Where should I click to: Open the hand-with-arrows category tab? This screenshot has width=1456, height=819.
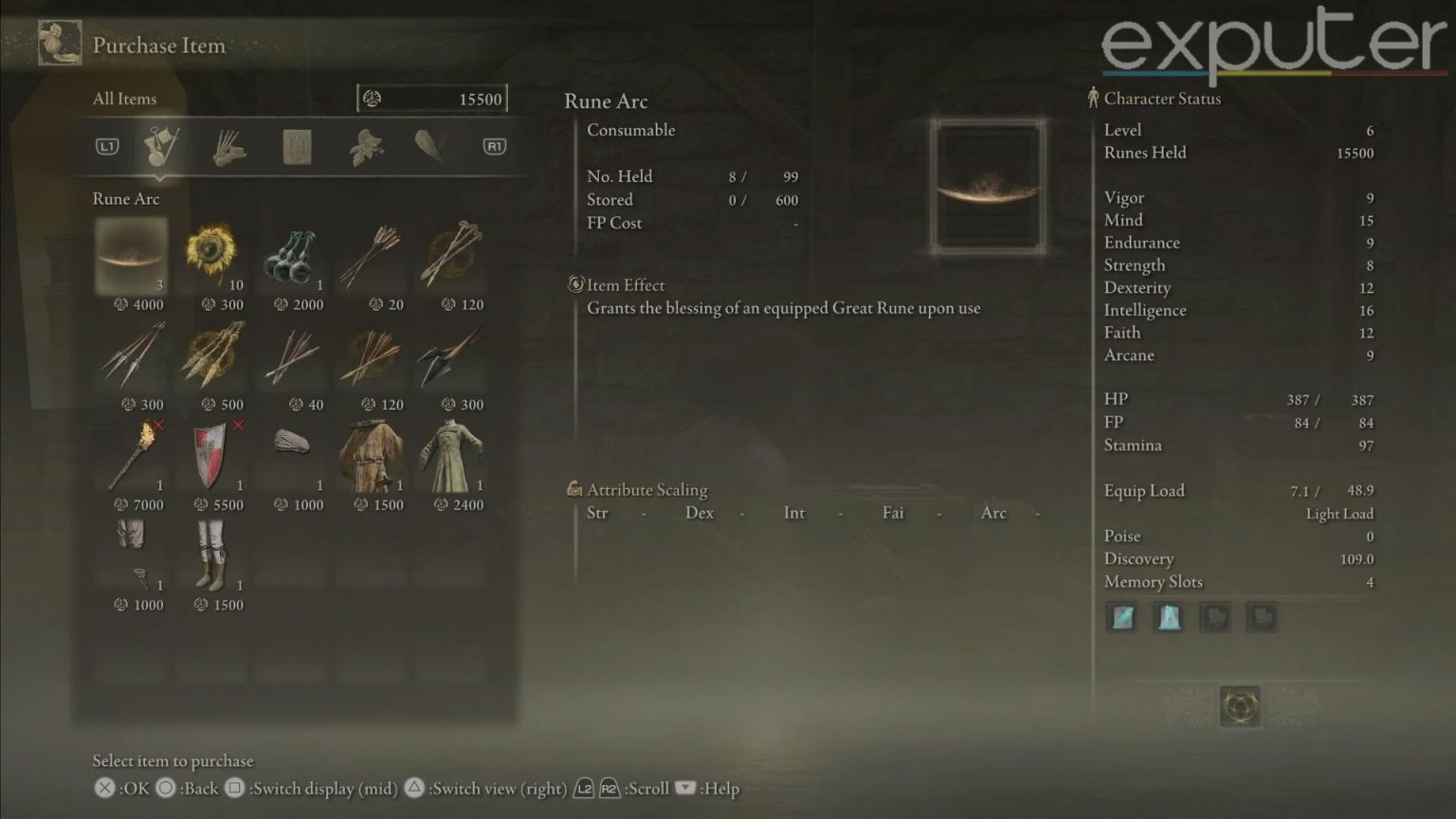228,147
